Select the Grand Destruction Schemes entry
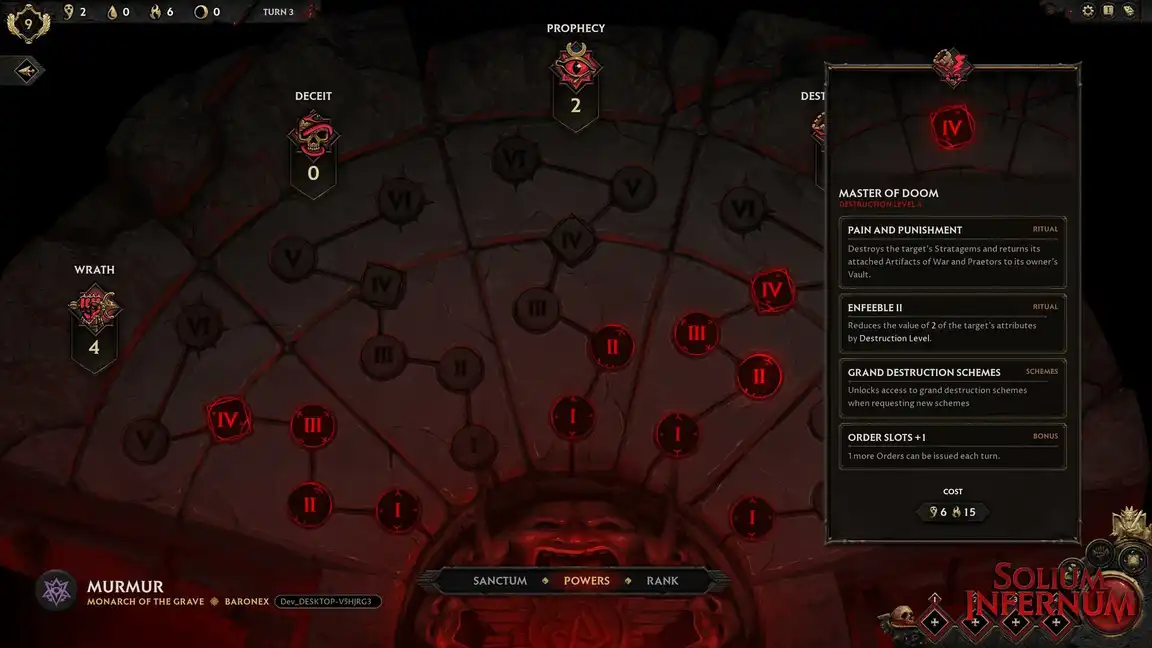This screenshot has width=1152, height=648. coord(952,387)
